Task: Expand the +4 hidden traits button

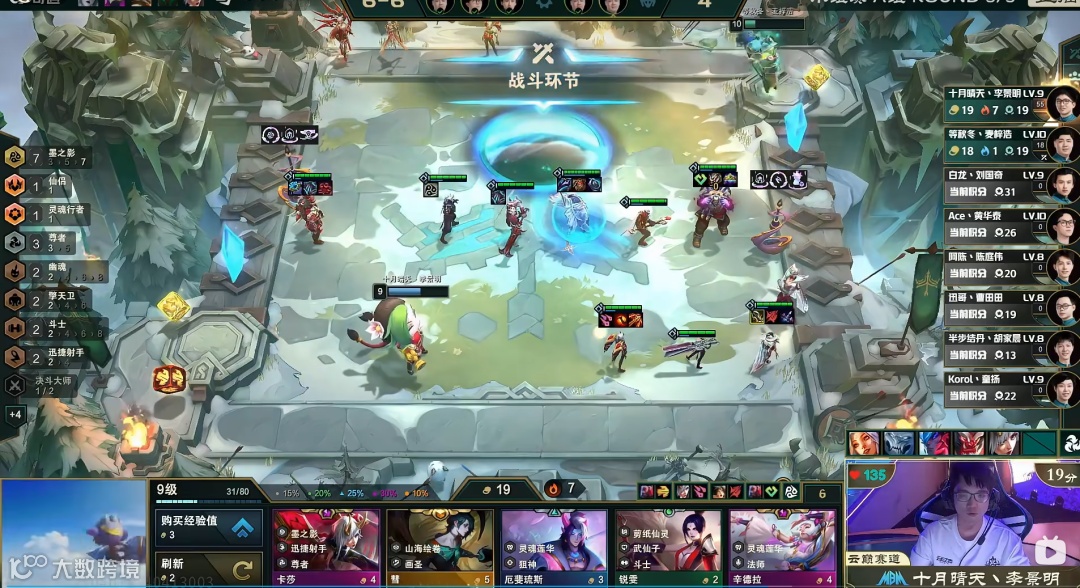Action: coord(15,414)
